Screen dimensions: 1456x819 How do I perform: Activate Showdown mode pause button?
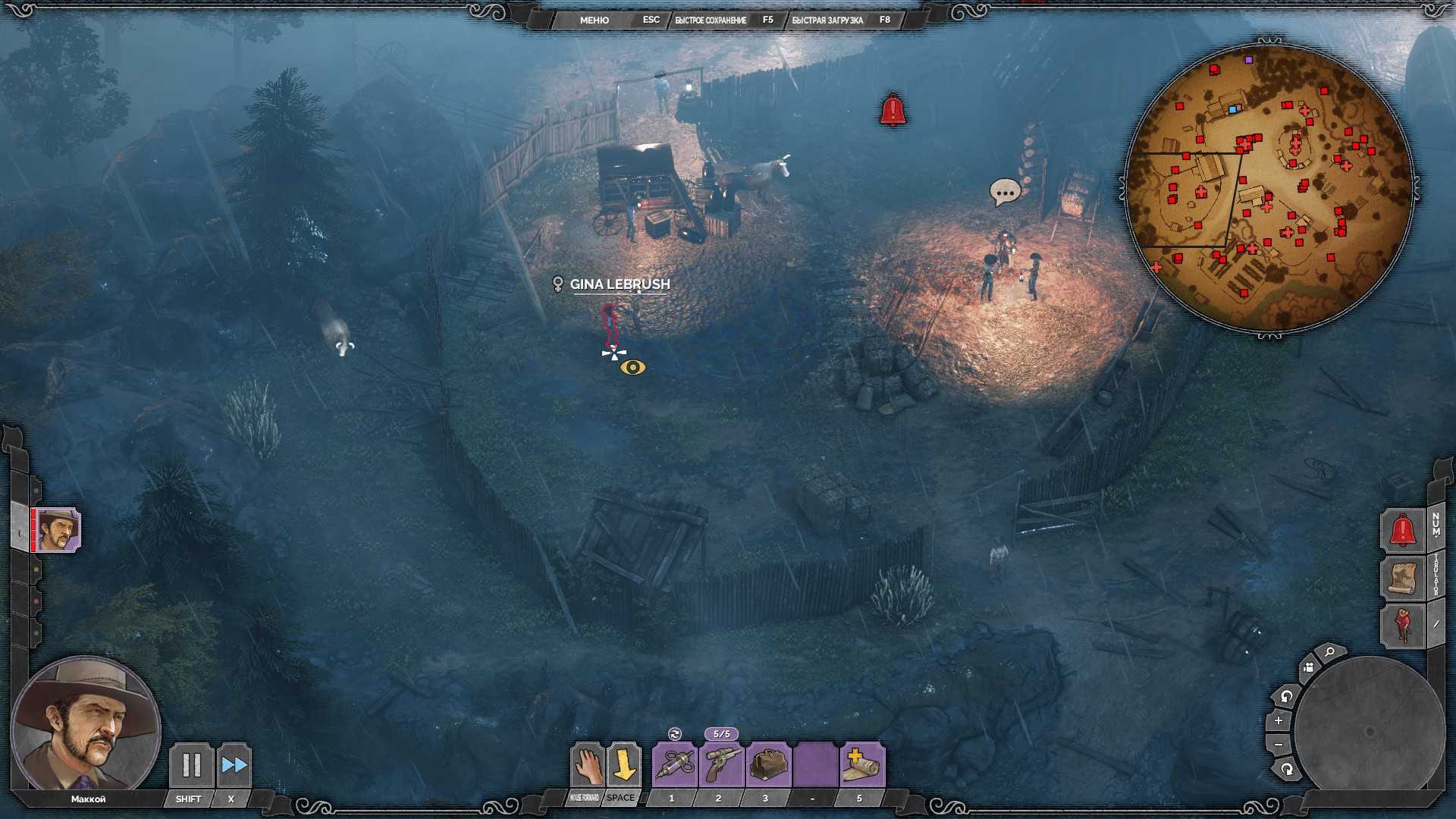click(x=191, y=765)
